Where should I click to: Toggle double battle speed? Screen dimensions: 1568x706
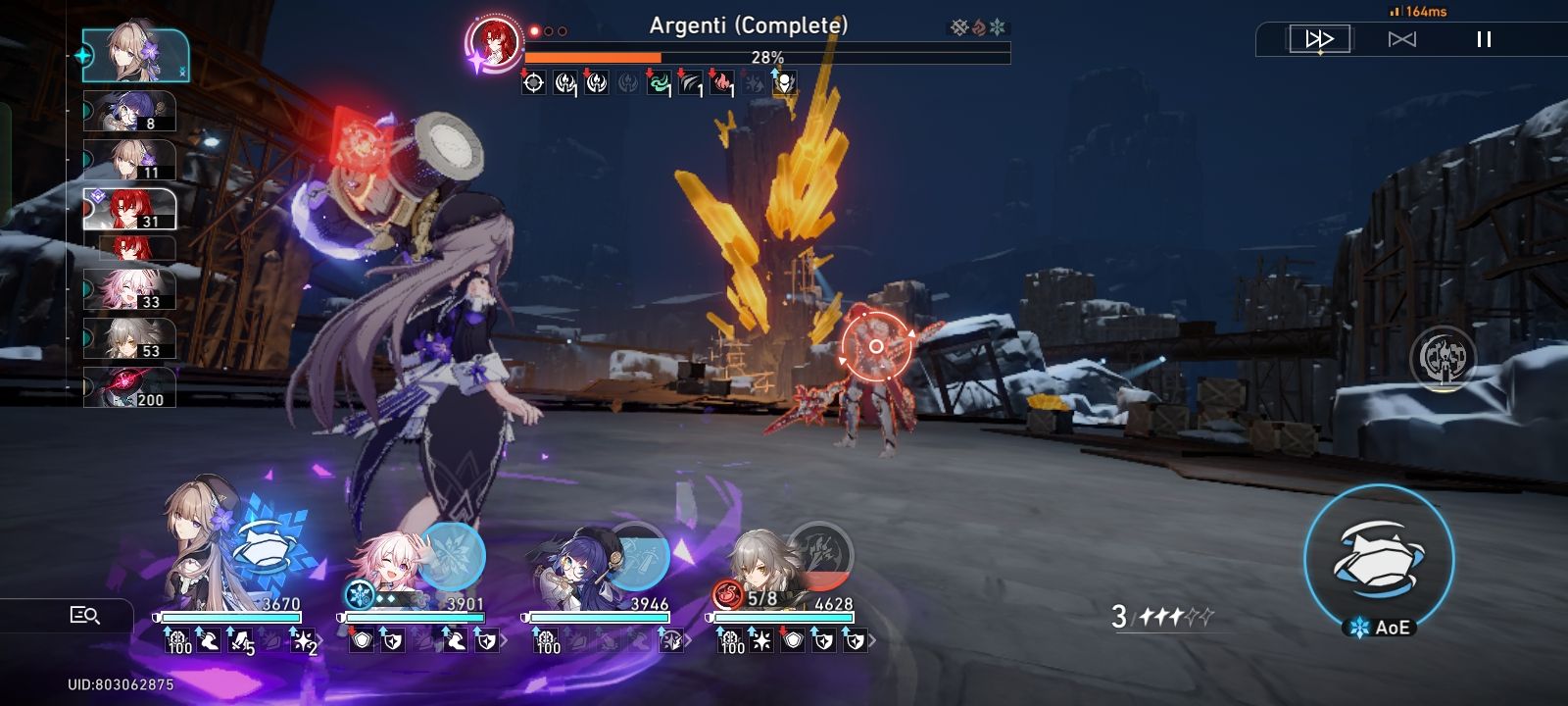(1403, 39)
